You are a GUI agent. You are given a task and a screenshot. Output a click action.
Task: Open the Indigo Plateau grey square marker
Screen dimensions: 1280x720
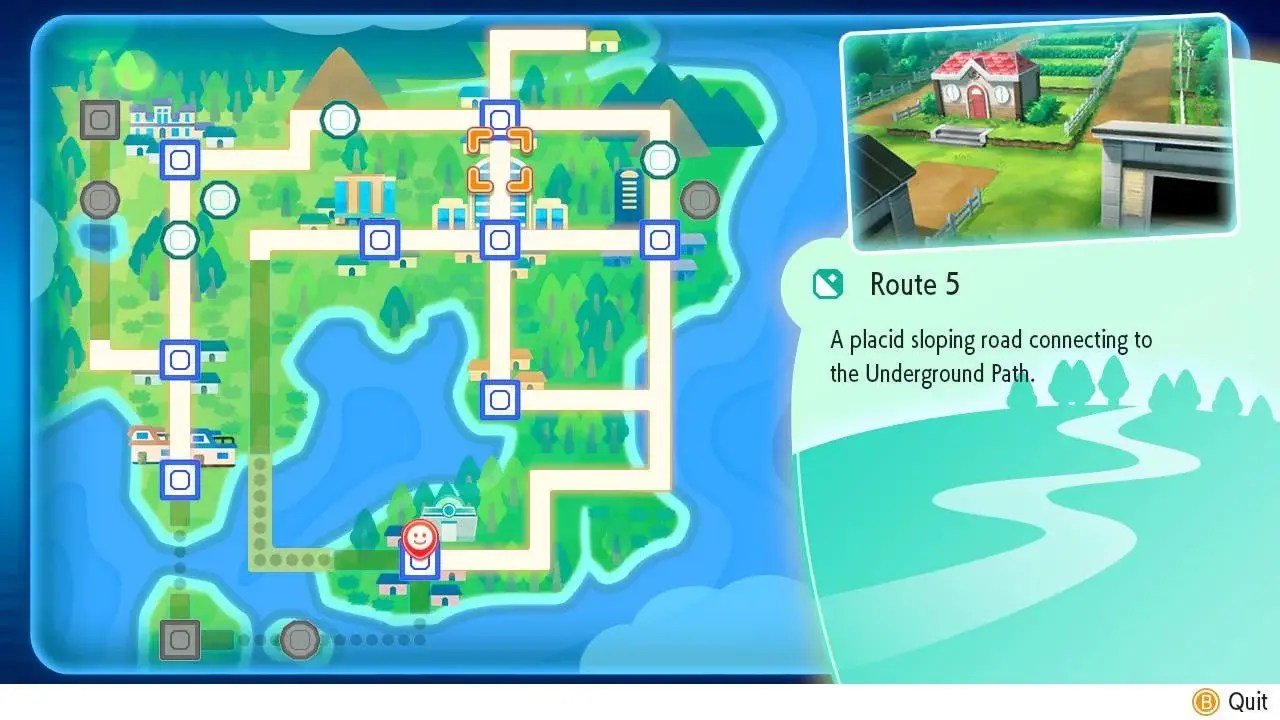(98, 119)
